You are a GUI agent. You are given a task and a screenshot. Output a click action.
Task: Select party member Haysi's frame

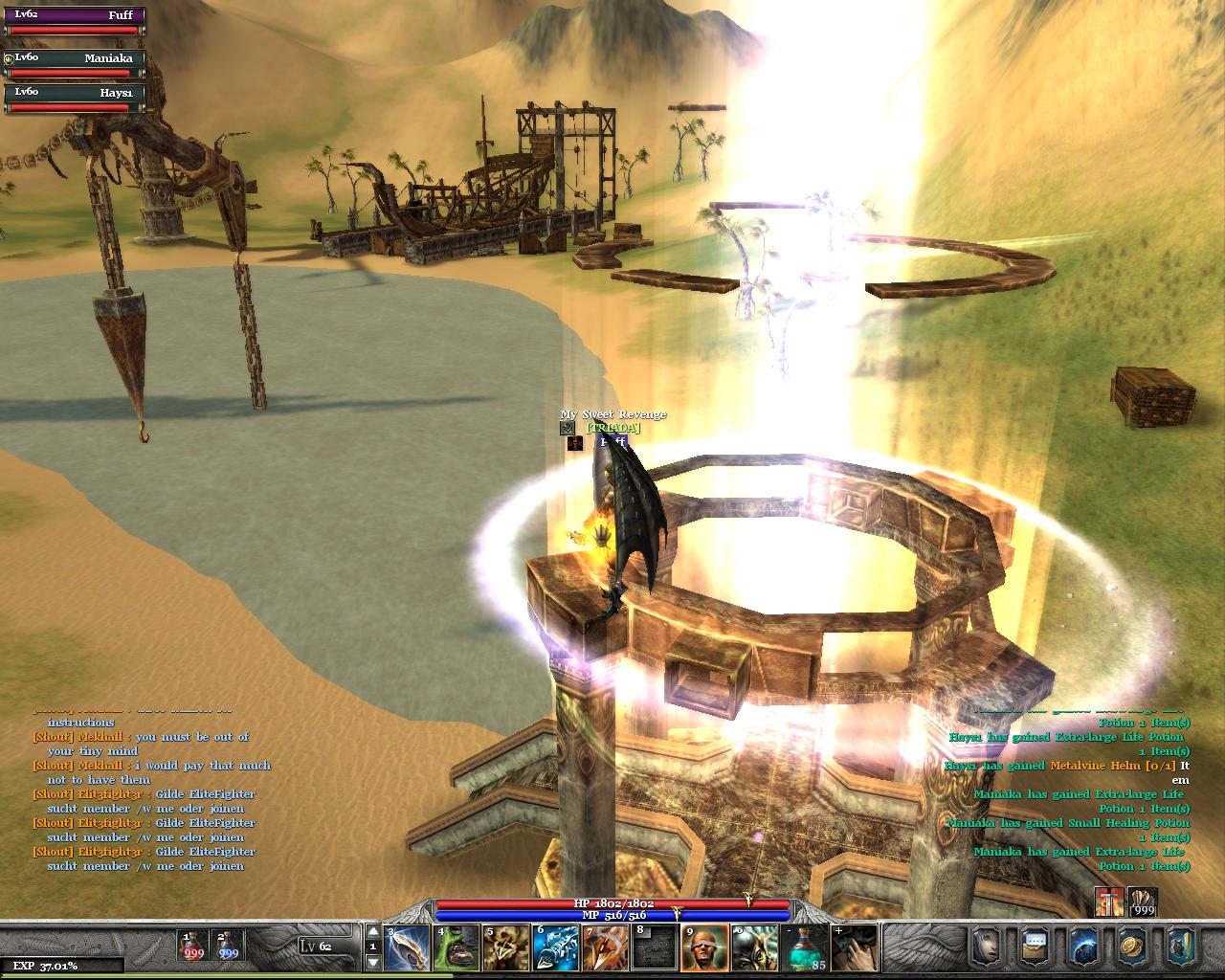(x=75, y=99)
